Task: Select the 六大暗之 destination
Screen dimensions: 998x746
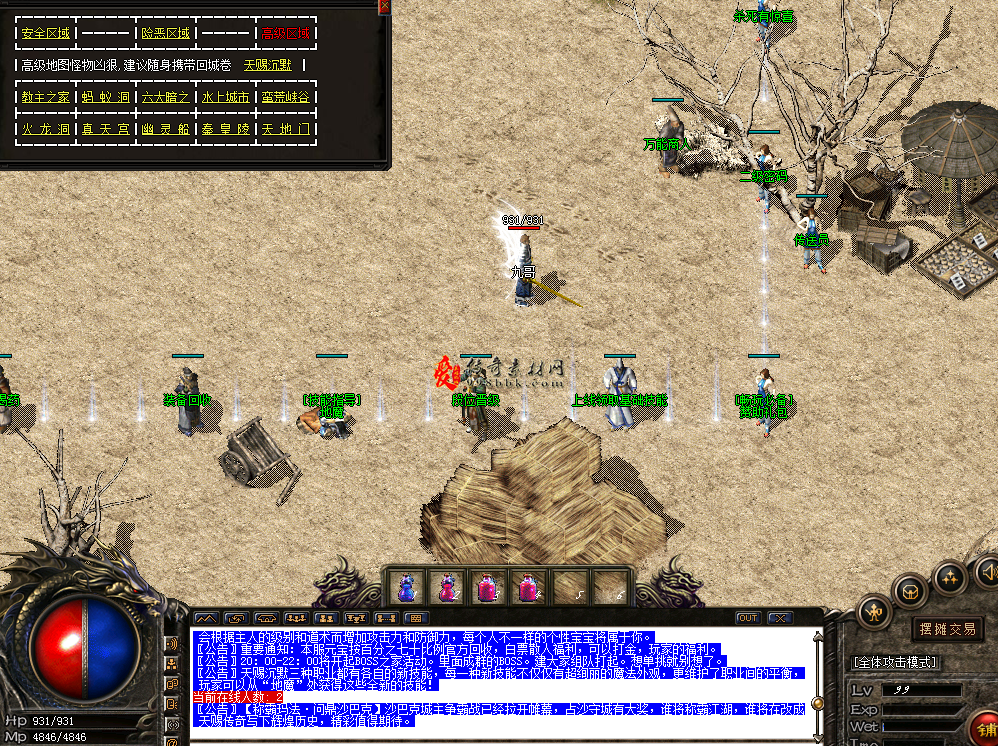Action: tap(165, 97)
